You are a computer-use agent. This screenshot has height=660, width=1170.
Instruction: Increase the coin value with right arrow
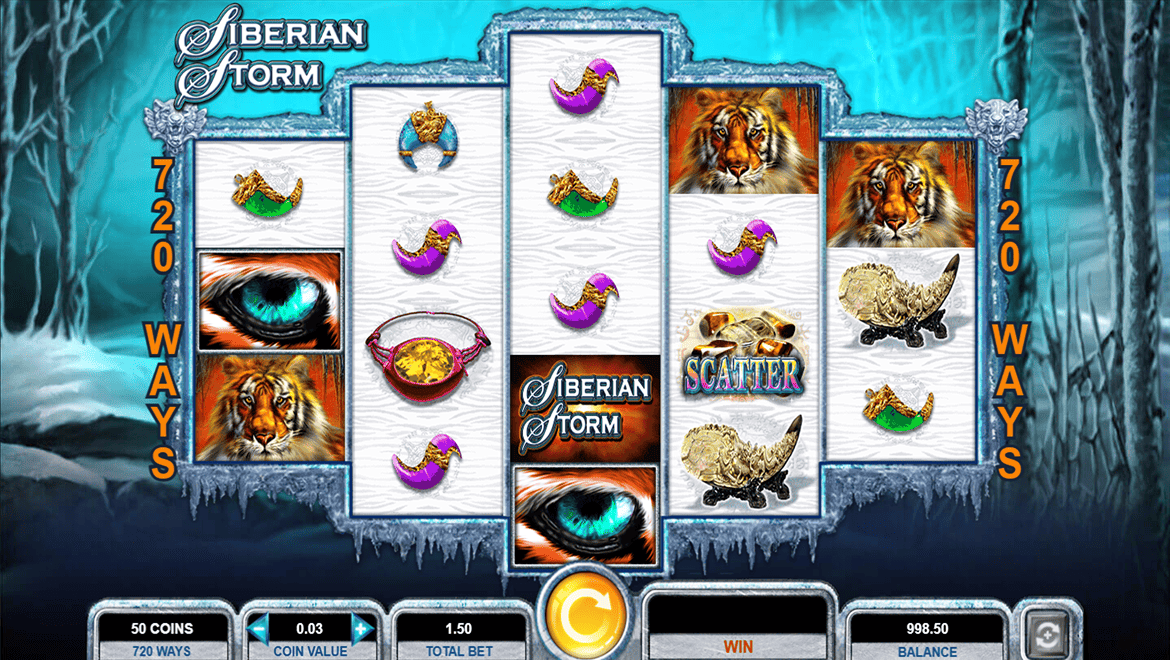tap(362, 629)
